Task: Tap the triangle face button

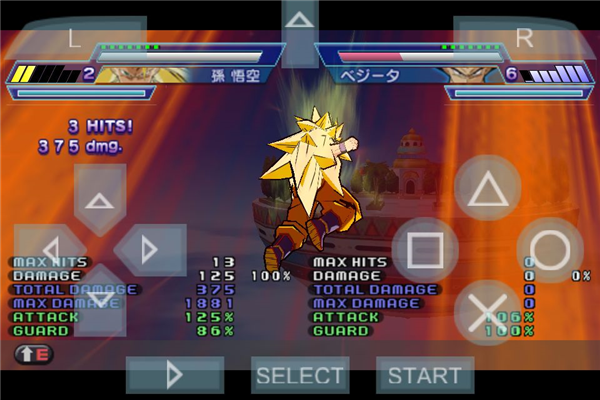Action: [487, 189]
